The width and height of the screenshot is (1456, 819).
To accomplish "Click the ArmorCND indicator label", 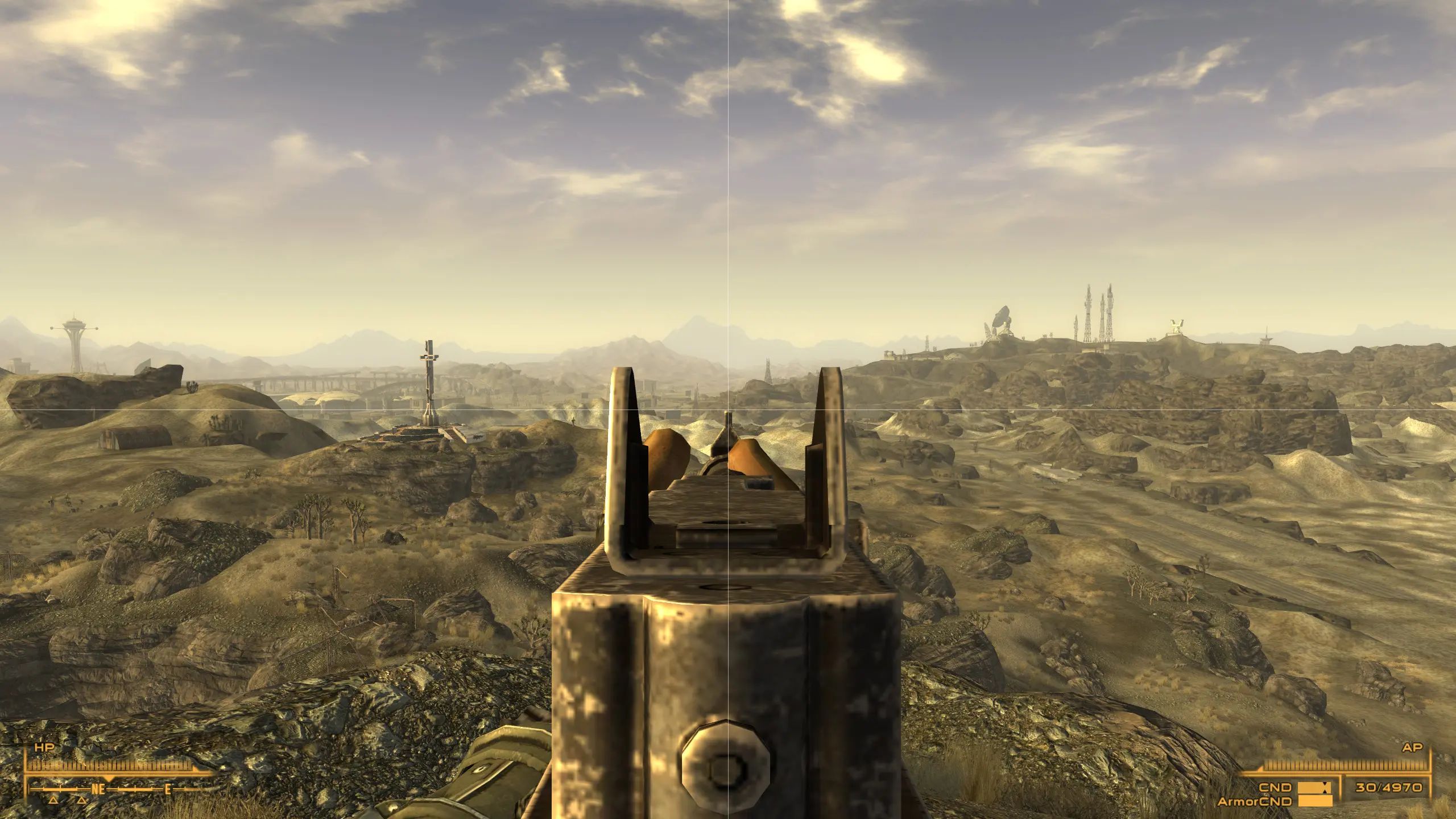I will [1255, 801].
